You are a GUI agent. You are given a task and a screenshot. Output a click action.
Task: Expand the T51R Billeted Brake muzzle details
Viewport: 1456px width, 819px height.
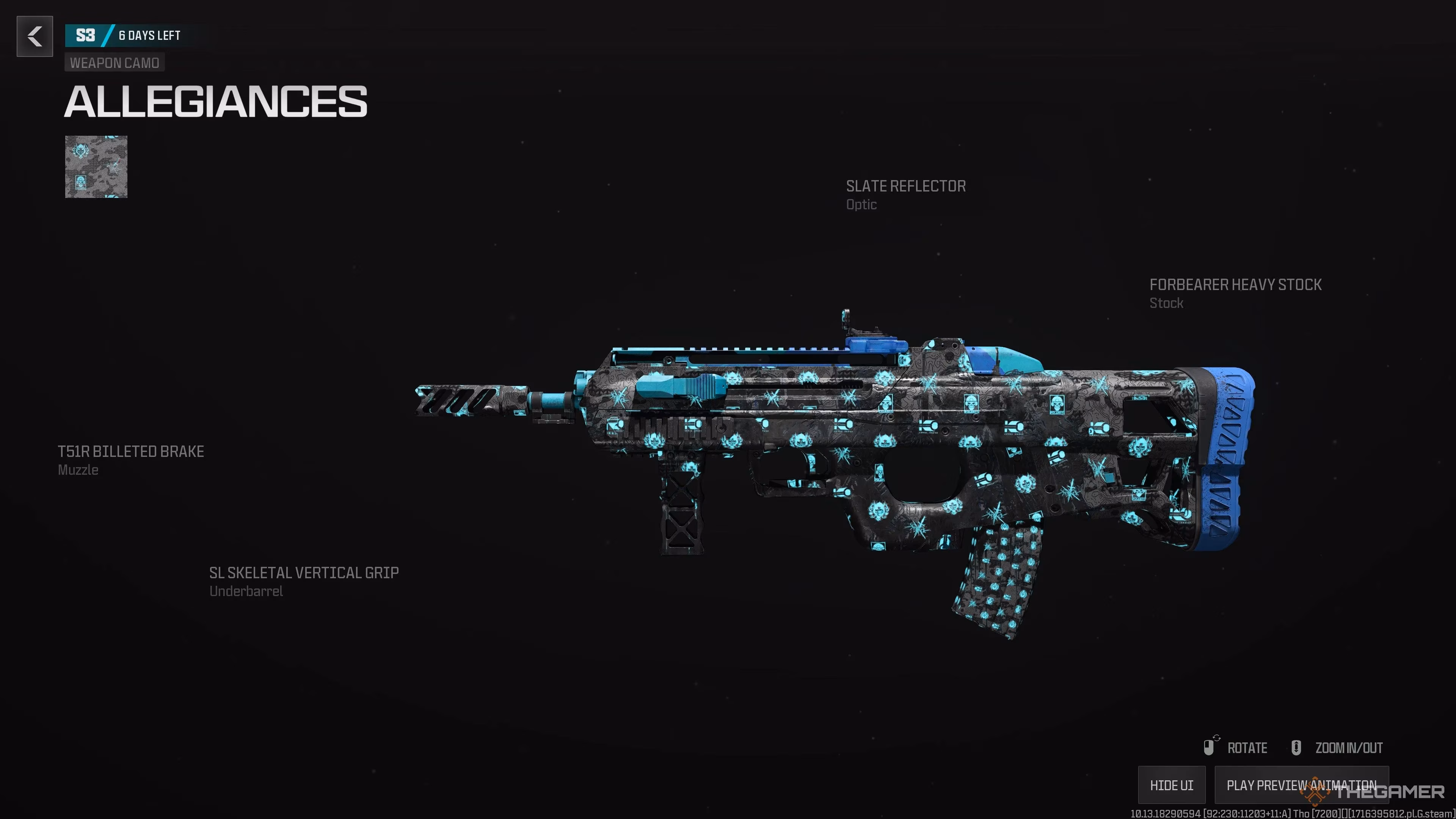(130, 452)
